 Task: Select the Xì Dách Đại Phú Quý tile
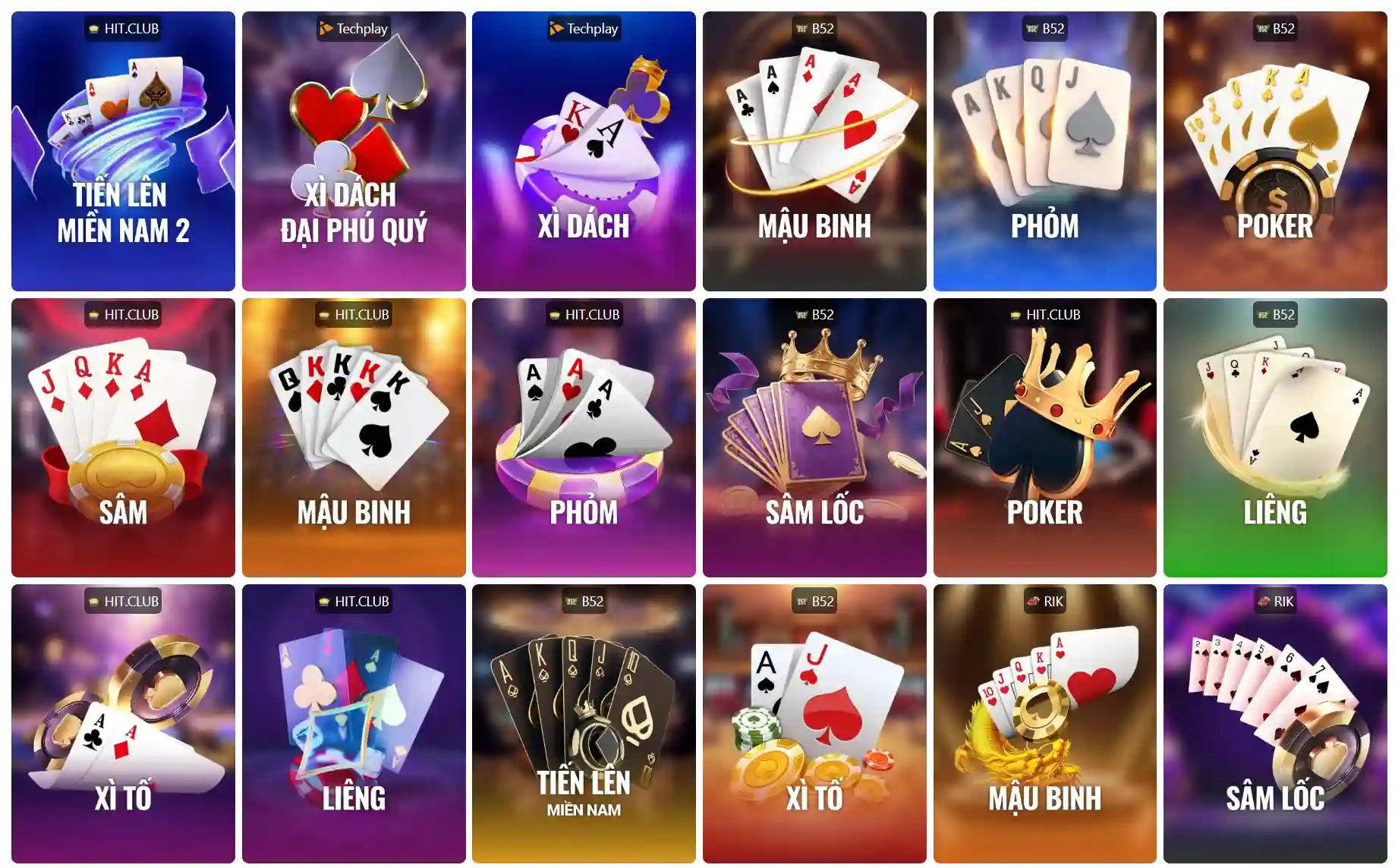(x=354, y=151)
